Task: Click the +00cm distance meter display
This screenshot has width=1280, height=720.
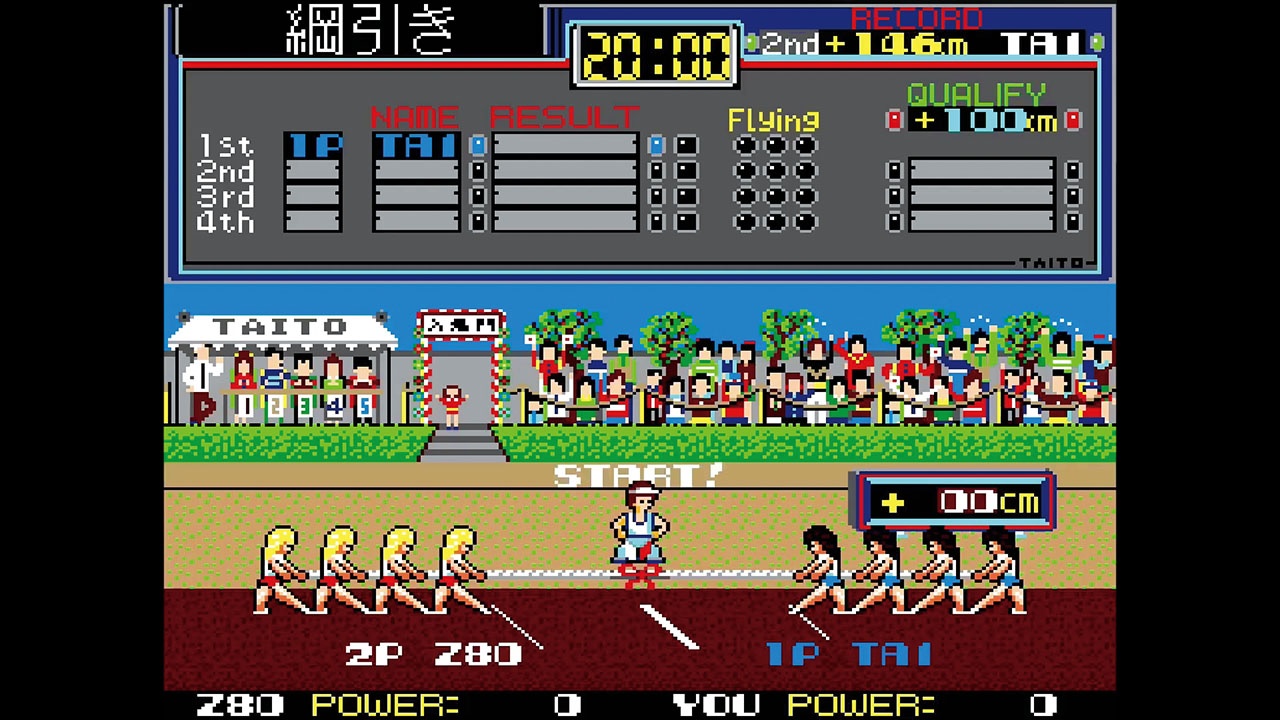Action: (955, 503)
